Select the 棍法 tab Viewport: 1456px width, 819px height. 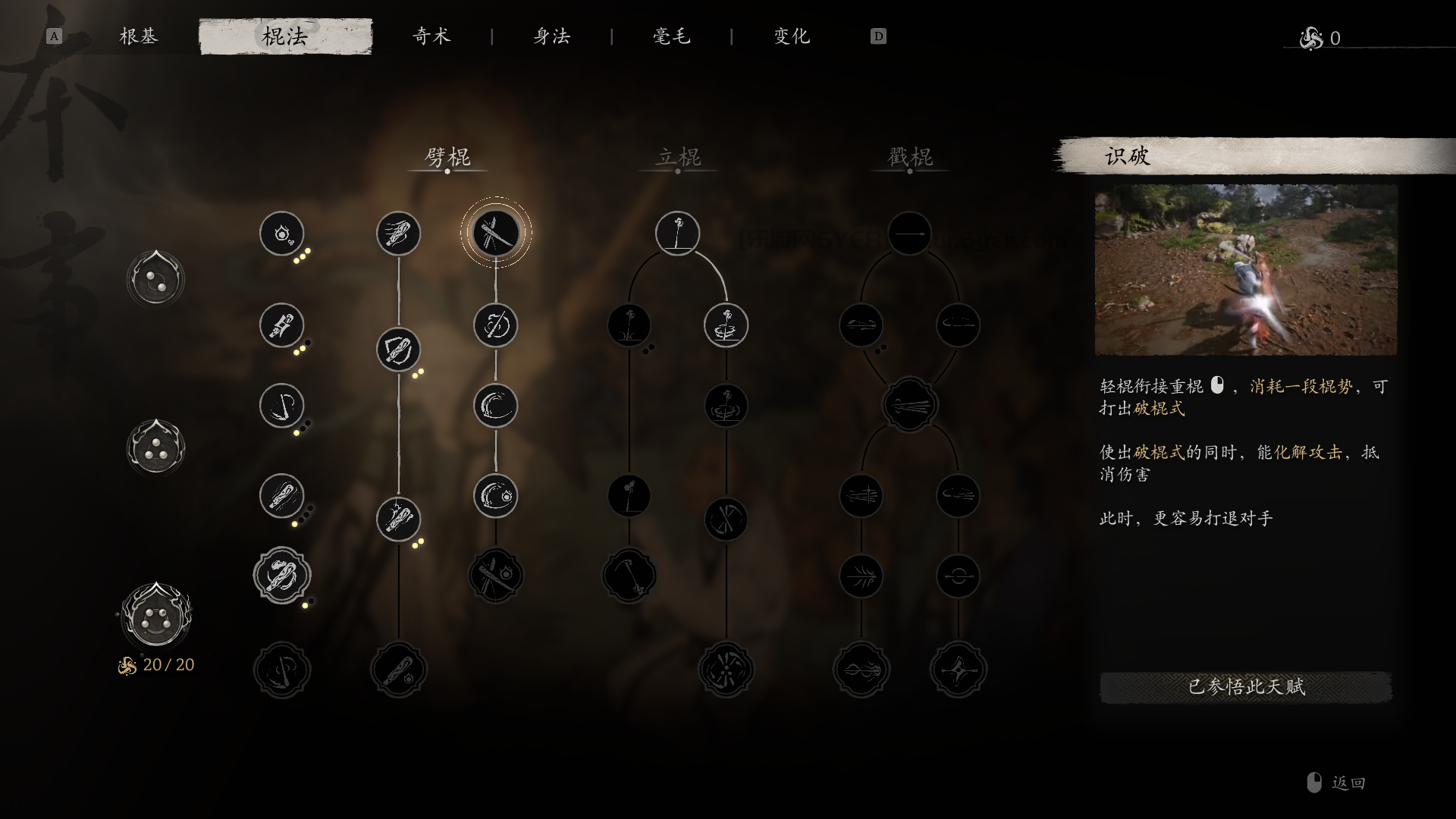point(285,36)
